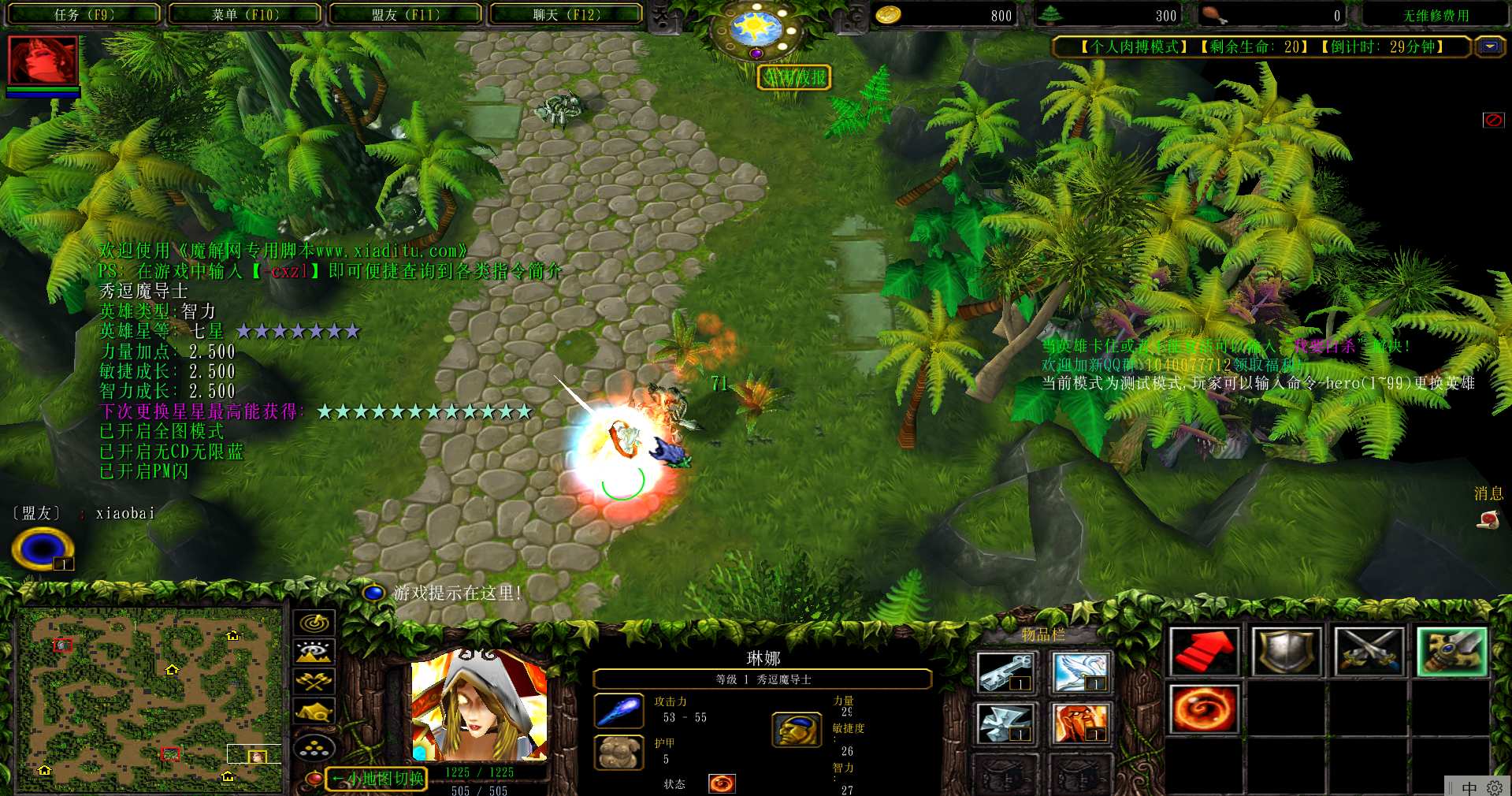Screen dimensions: 1512x796
Task: Select the white pegasus inventory item
Action: 1079,672
